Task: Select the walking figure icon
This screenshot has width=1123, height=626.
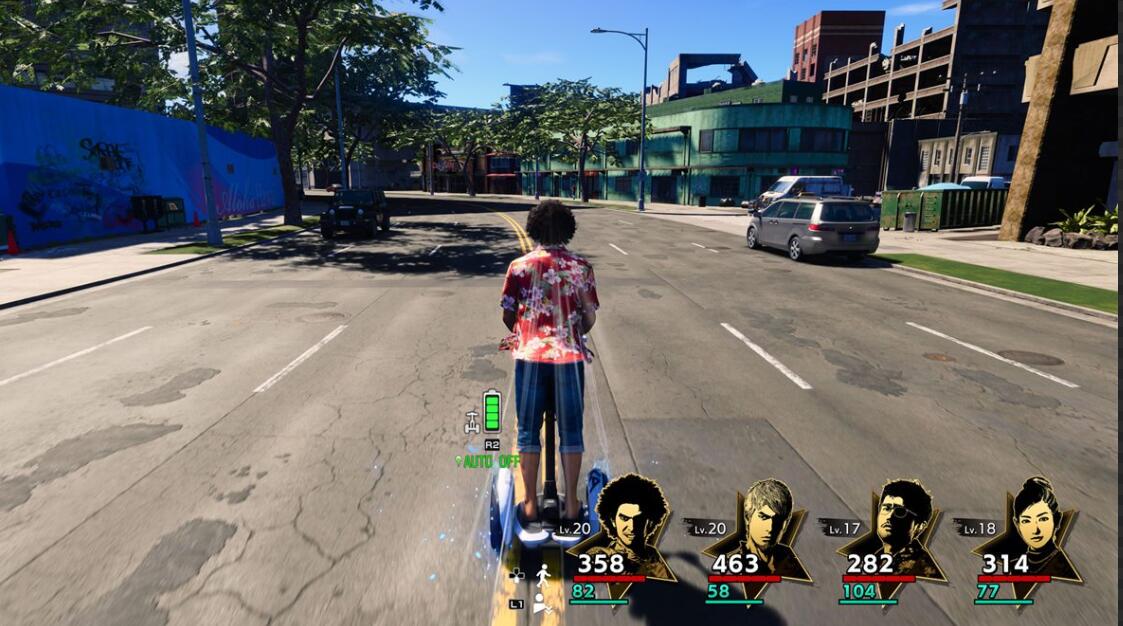Action: coord(543,575)
